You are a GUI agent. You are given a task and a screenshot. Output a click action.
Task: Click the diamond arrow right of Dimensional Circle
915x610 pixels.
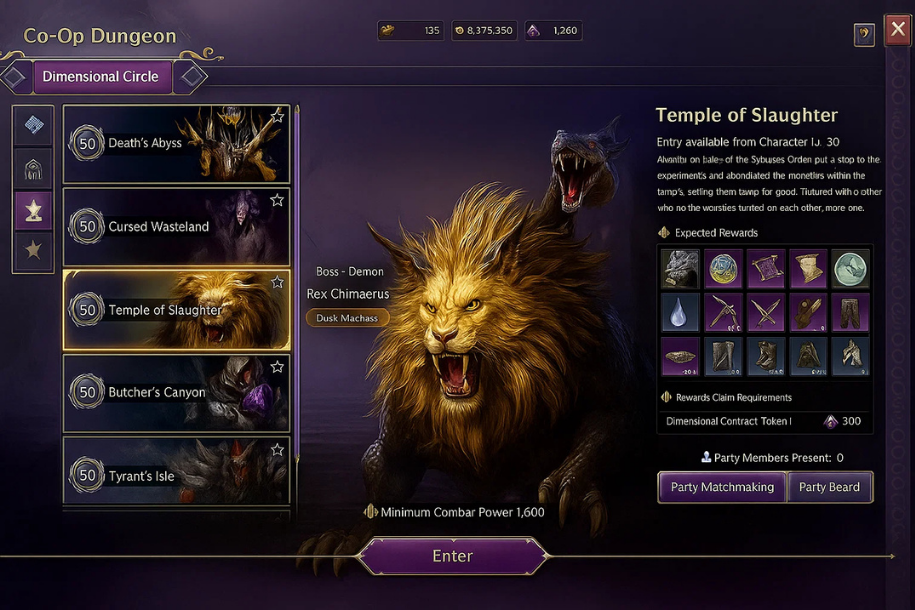(191, 76)
